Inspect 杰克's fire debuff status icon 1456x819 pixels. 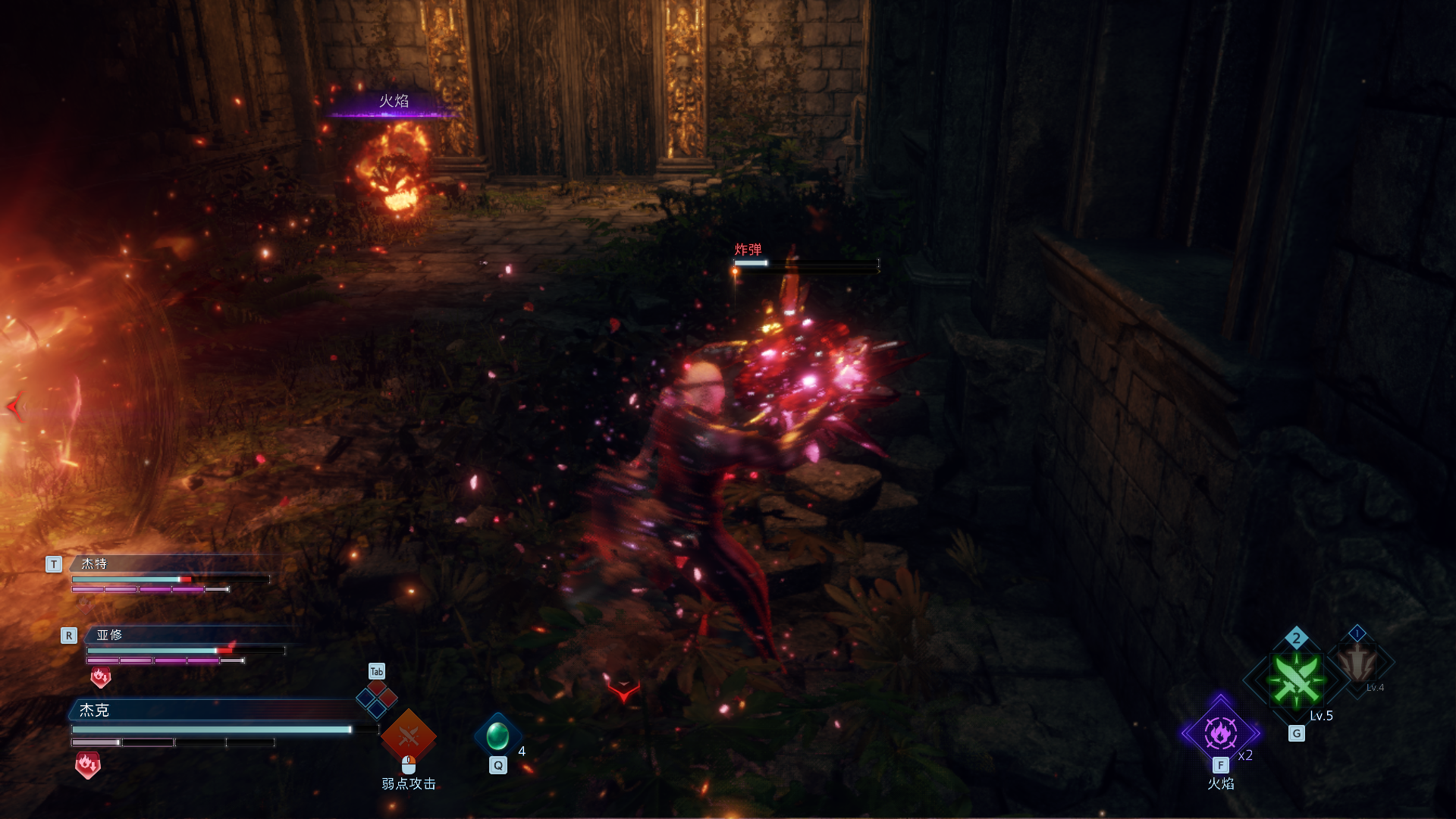tap(88, 764)
